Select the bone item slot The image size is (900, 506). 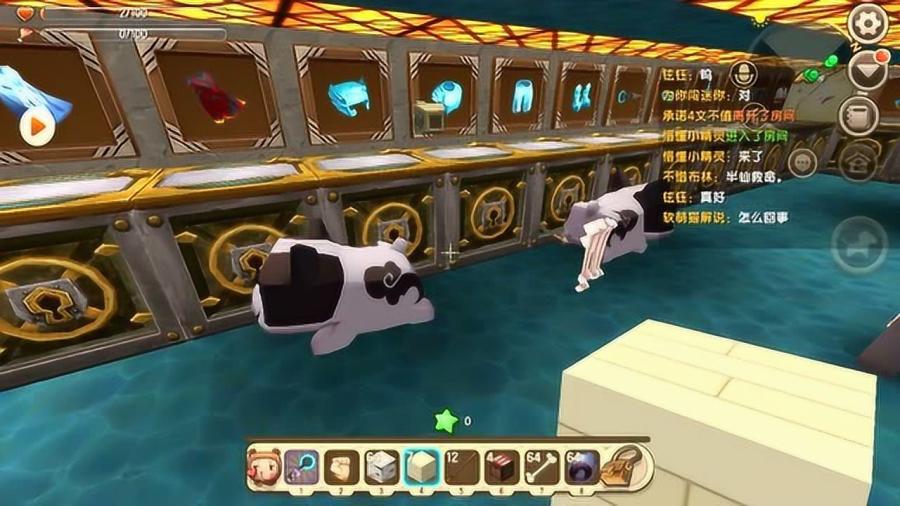pyautogui.click(x=541, y=467)
